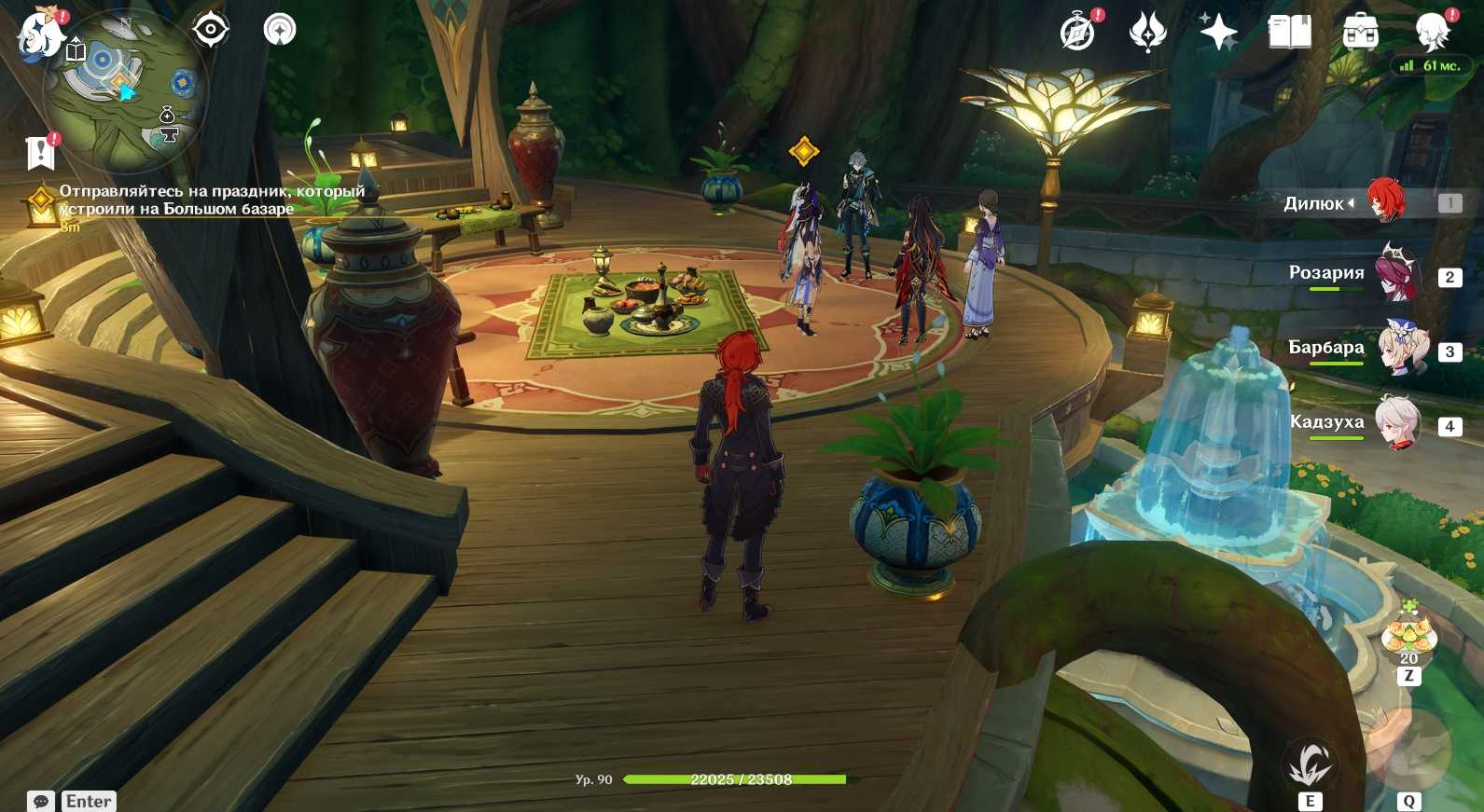Open the chat speech bubble
Image resolution: width=1484 pixels, height=812 pixels.
click(41, 801)
